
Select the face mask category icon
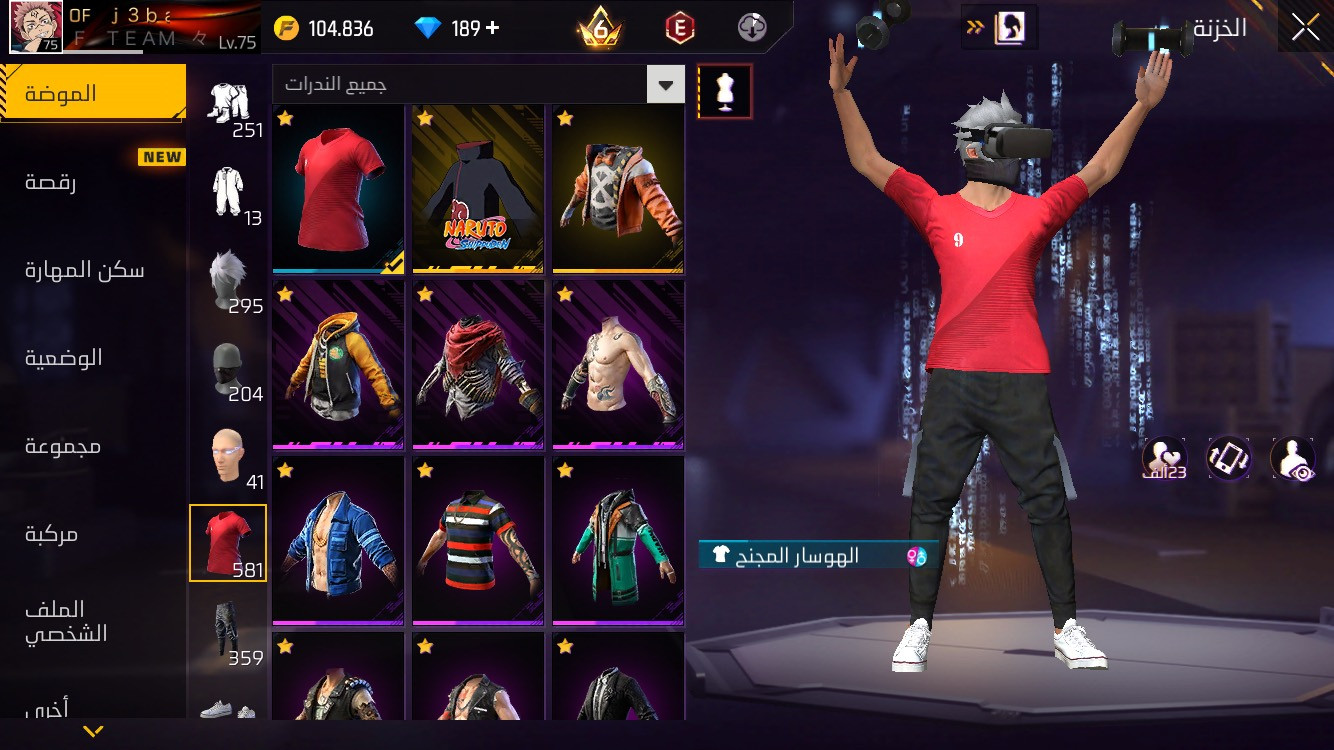coord(228,368)
